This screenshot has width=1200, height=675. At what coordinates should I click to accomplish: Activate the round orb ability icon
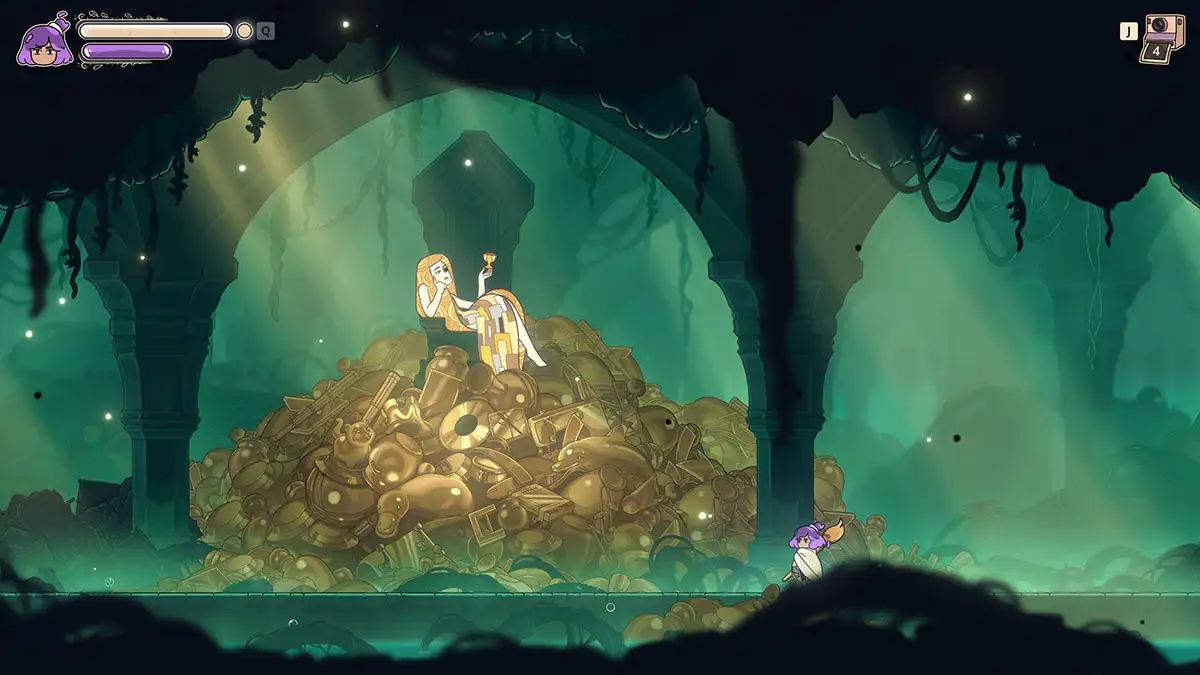point(244,31)
